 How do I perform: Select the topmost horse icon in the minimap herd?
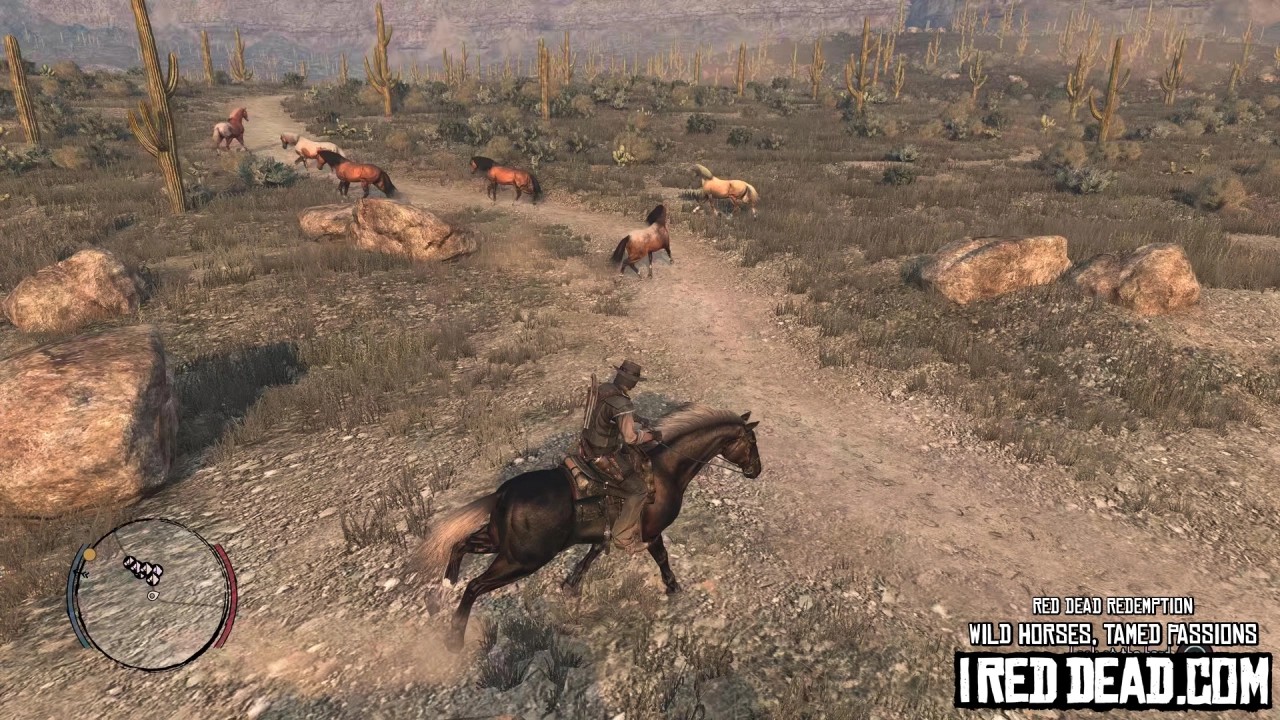(x=129, y=561)
